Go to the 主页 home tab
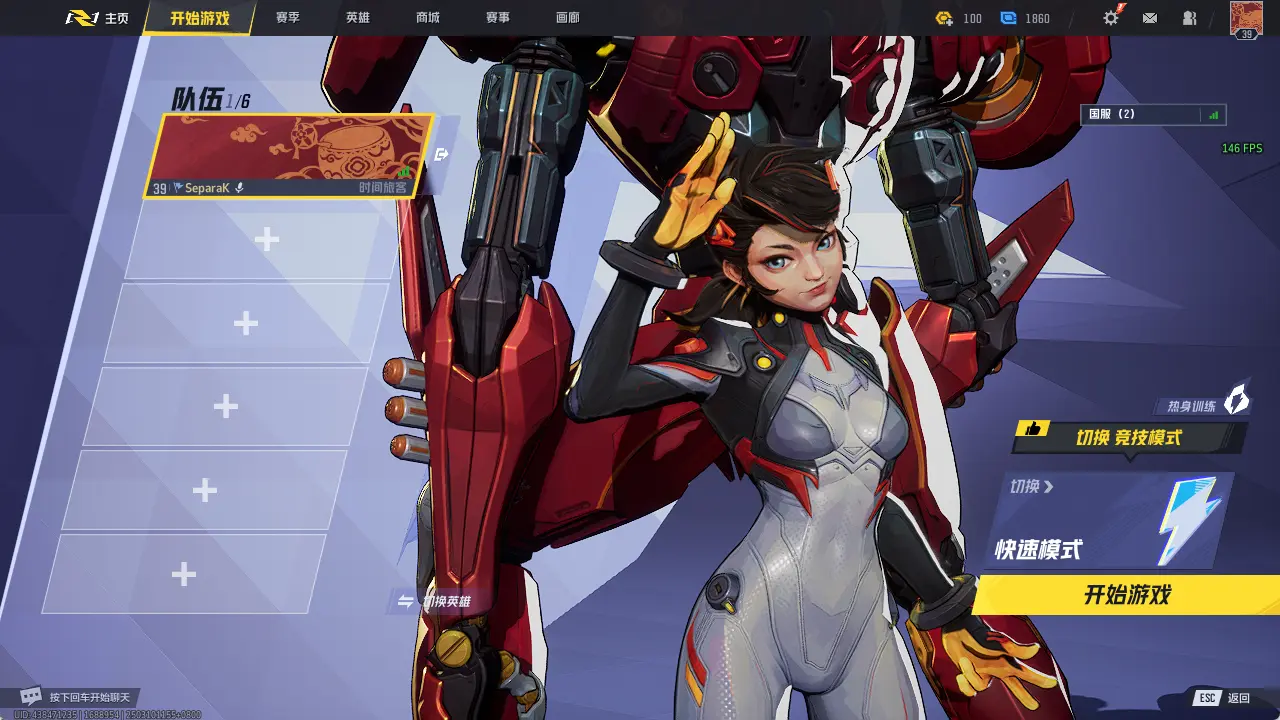 coord(98,18)
